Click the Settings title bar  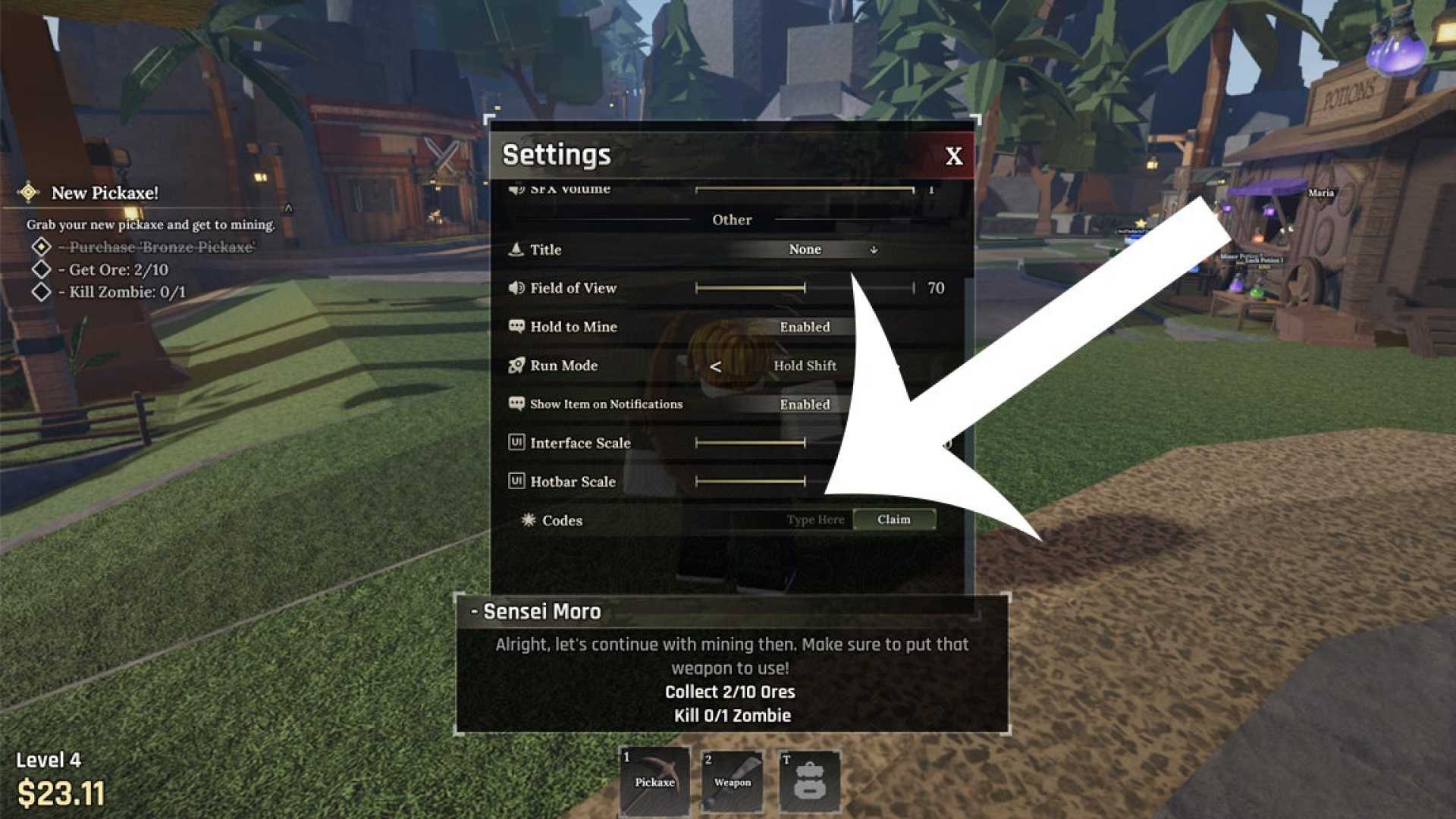(556, 154)
